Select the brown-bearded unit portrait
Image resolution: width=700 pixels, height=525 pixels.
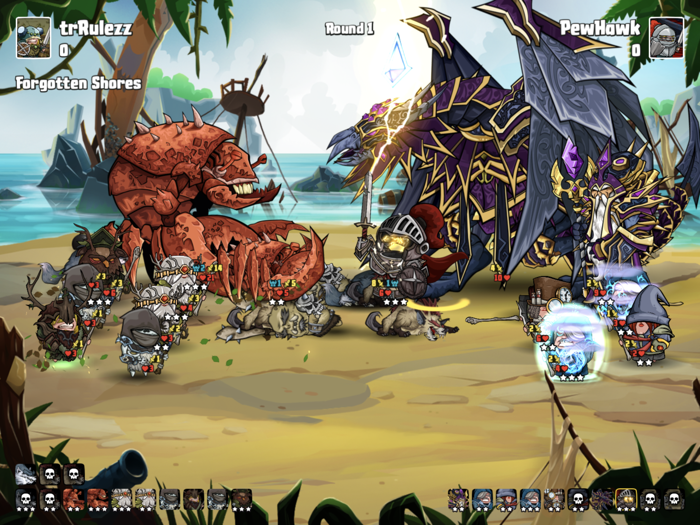(242, 497)
